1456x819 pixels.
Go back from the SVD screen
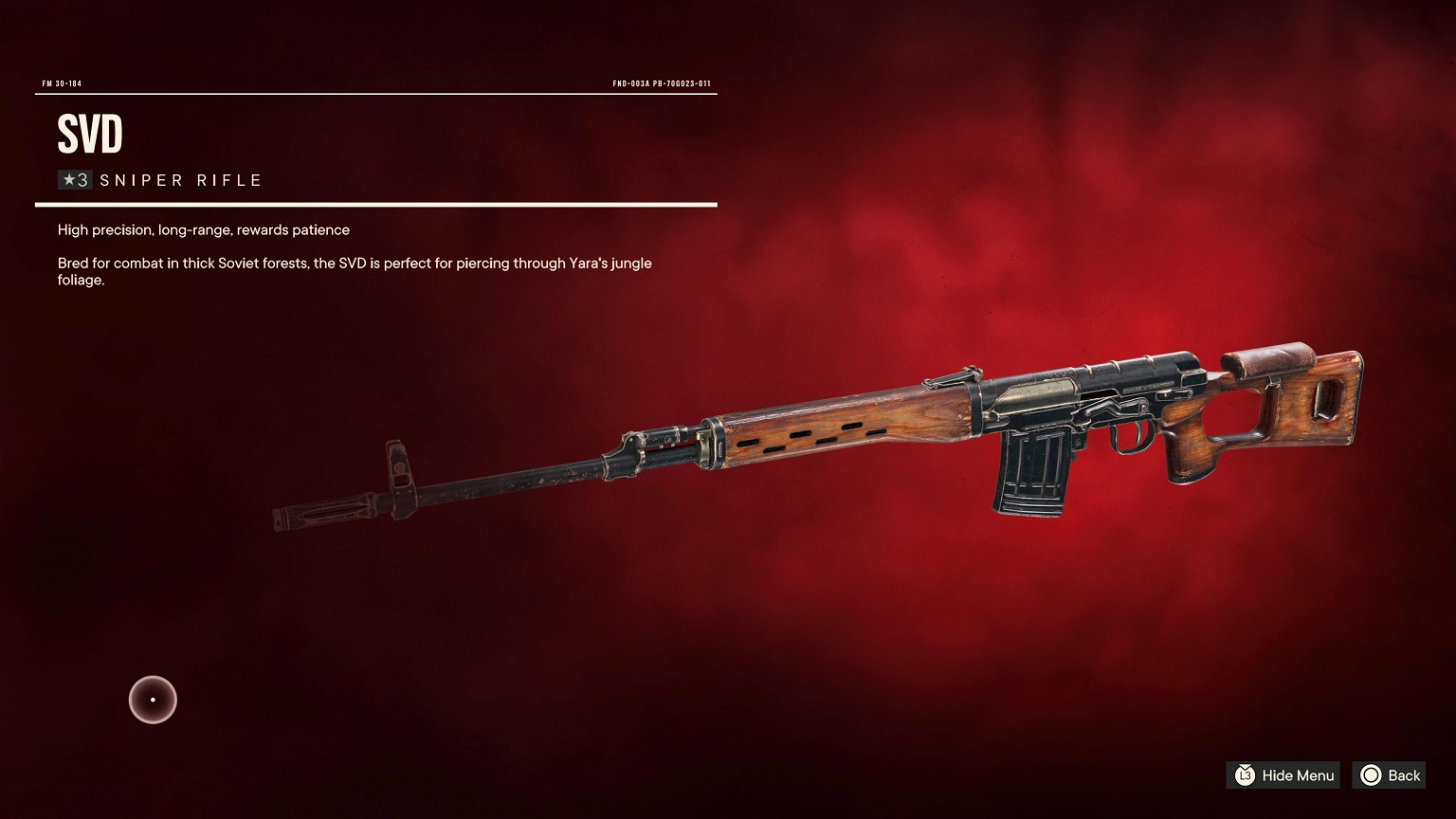(1390, 775)
